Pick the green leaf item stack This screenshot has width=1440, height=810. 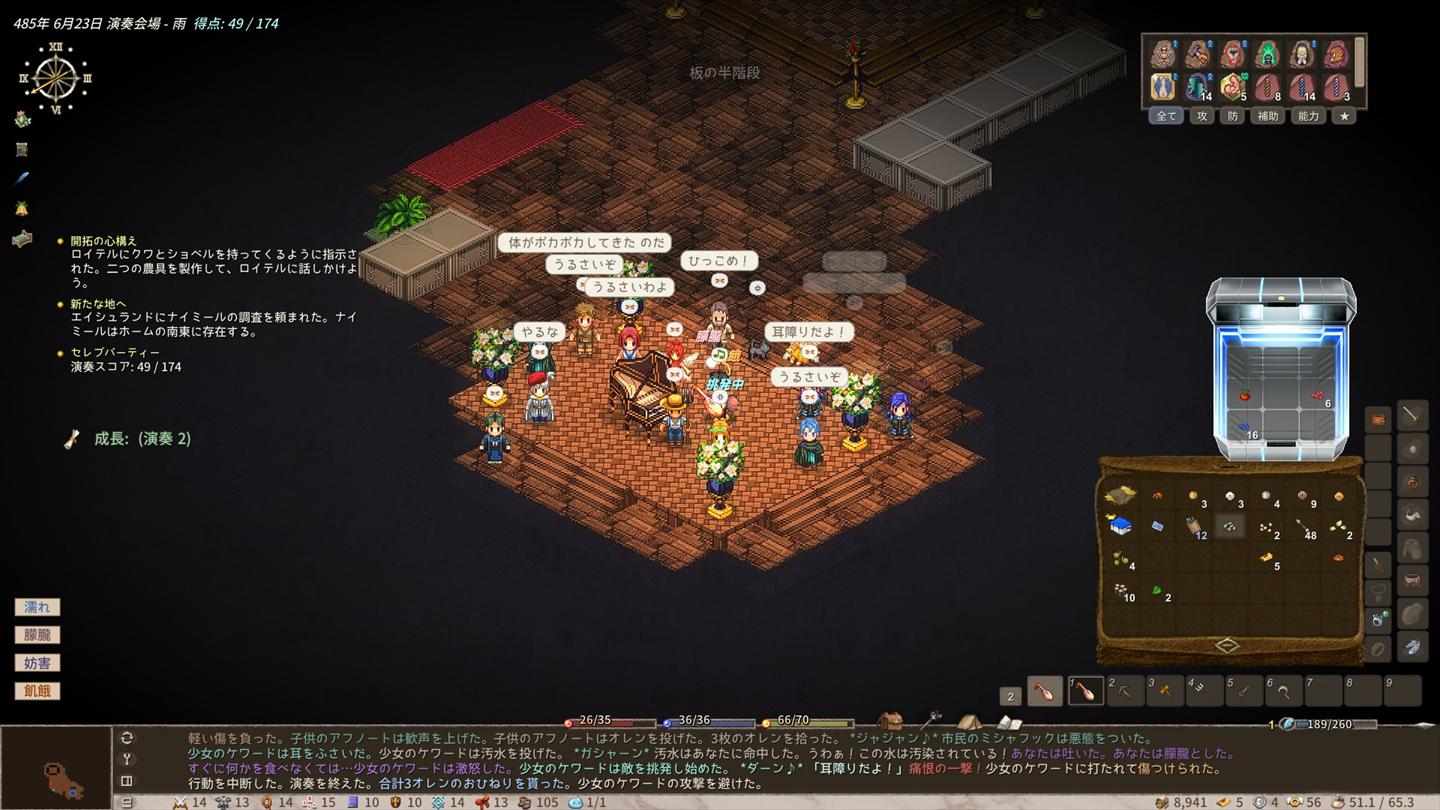pos(1157,591)
